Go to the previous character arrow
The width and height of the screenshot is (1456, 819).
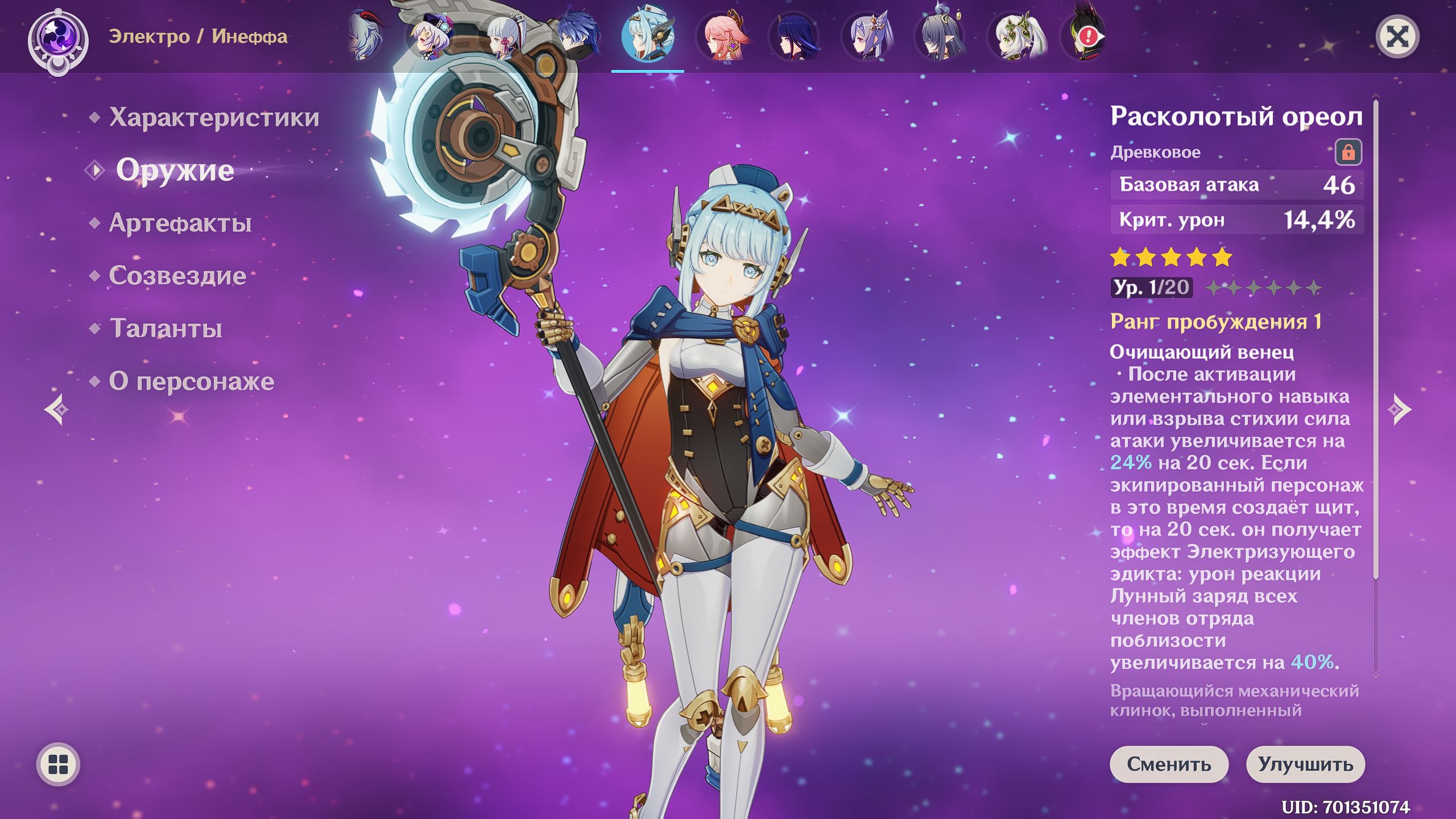click(x=56, y=409)
